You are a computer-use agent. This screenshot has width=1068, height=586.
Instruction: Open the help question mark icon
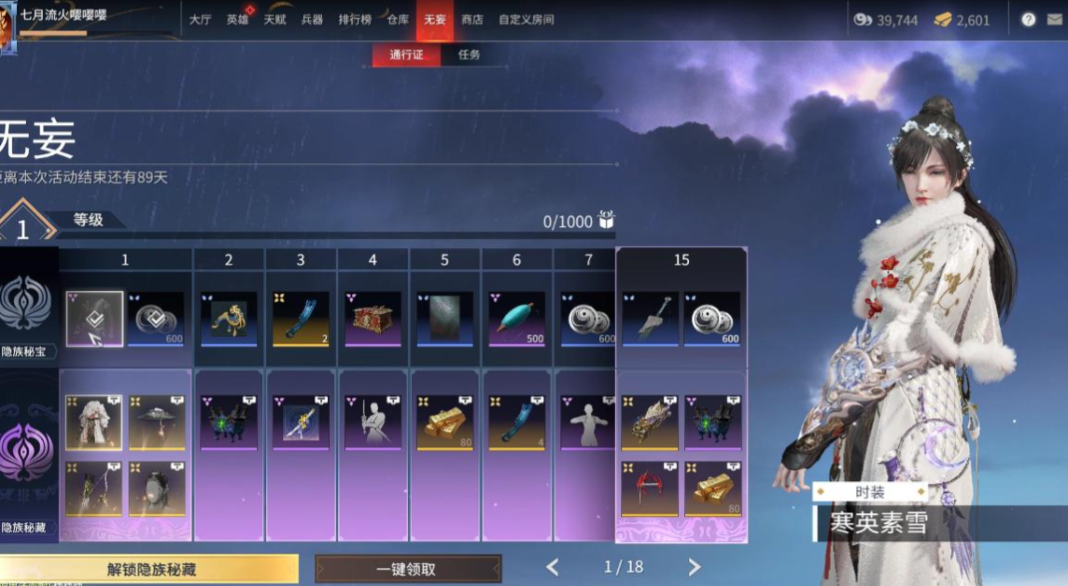1028,19
